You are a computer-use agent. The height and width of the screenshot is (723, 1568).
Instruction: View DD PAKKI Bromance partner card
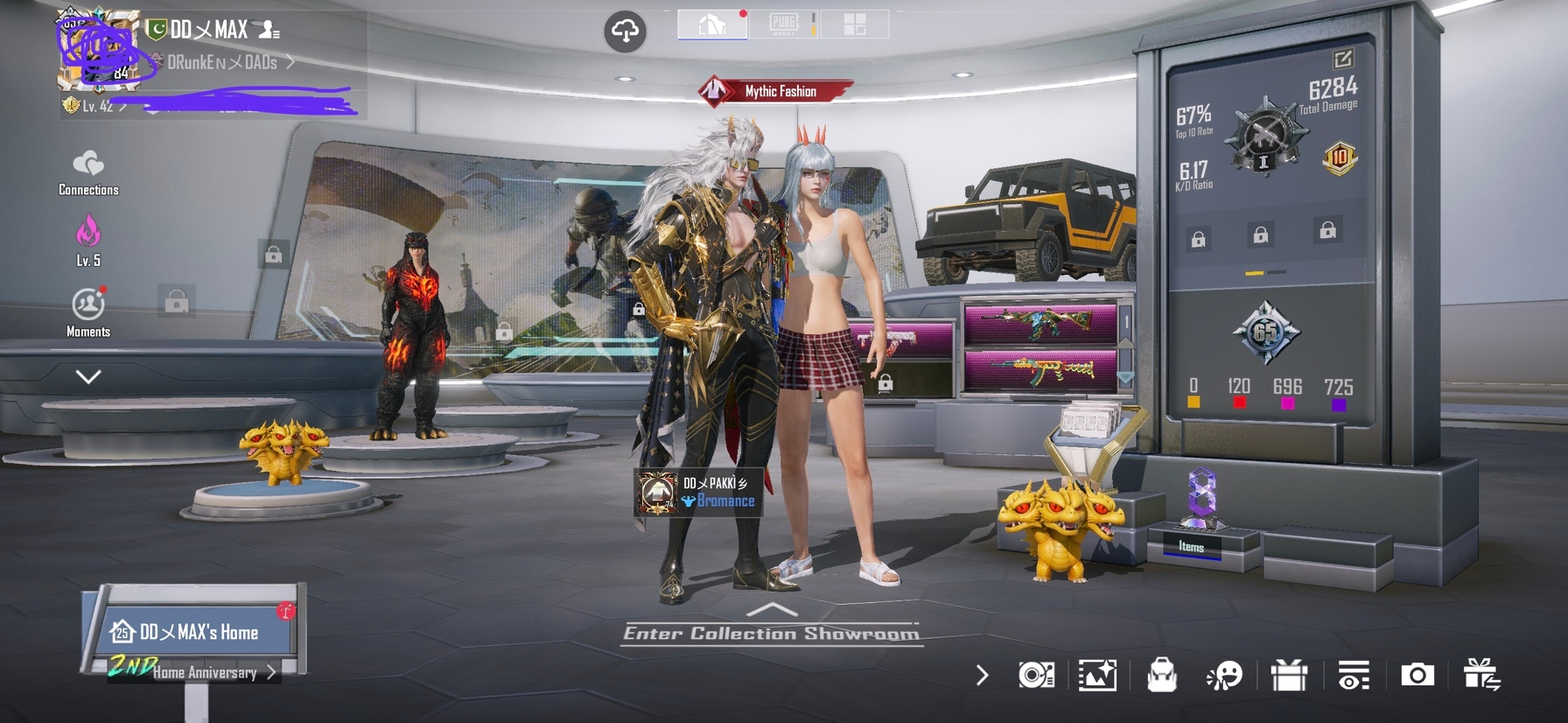[x=698, y=492]
